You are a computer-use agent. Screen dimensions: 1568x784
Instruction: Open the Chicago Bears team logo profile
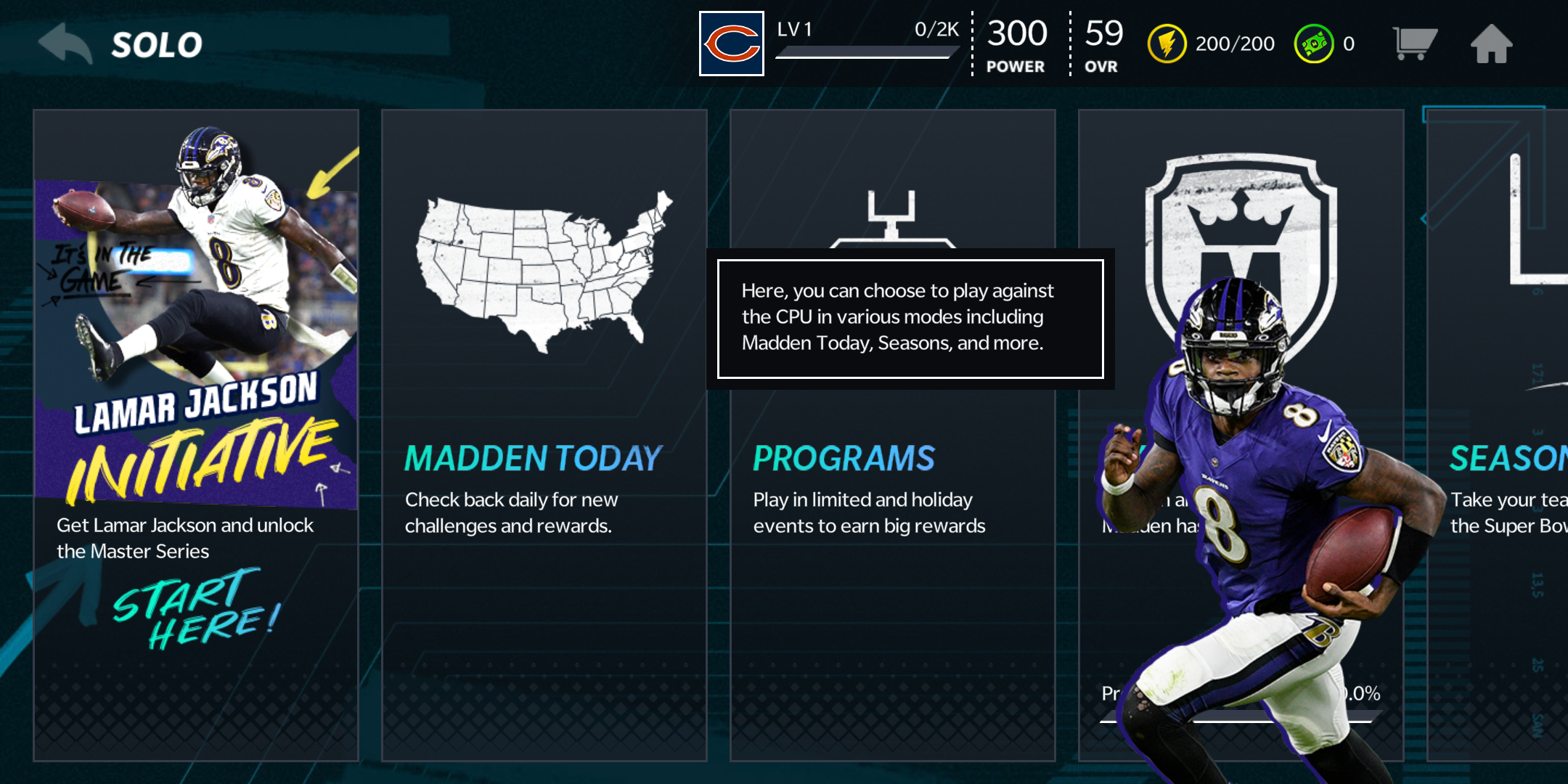pos(731,44)
